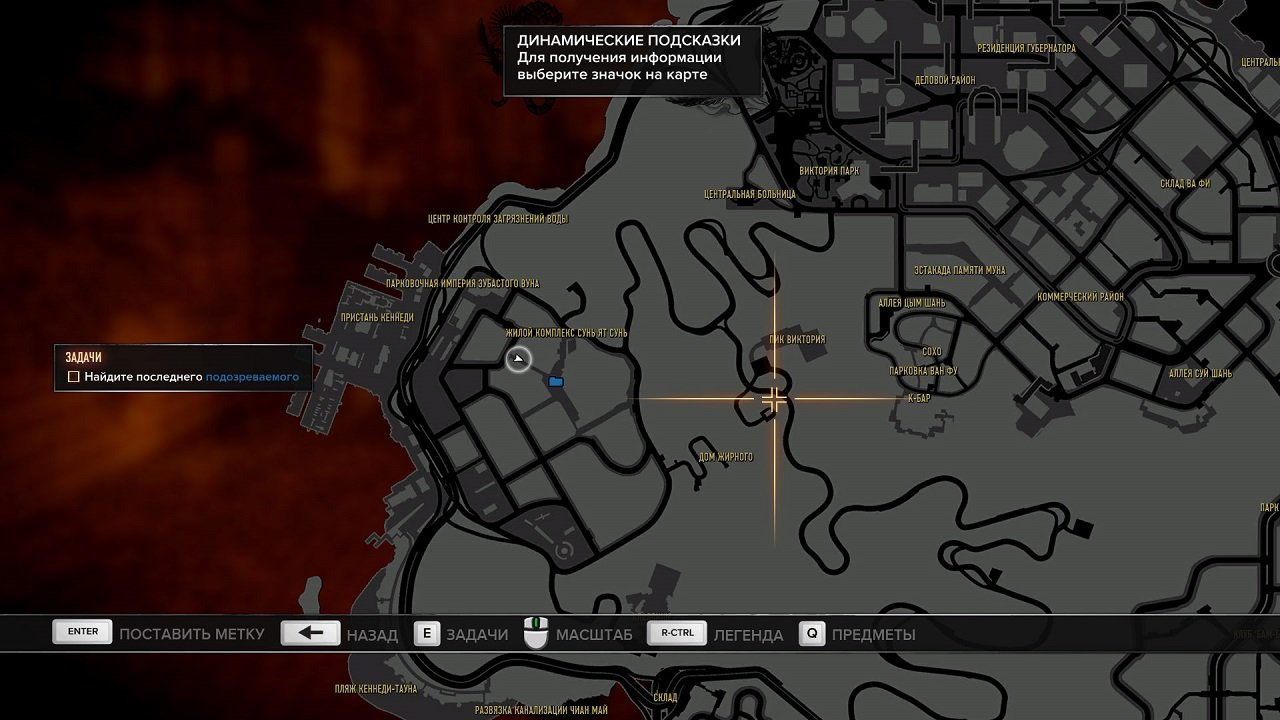1280x720 pixels.
Task: Go back using the Назад arrow button
Action: click(311, 633)
